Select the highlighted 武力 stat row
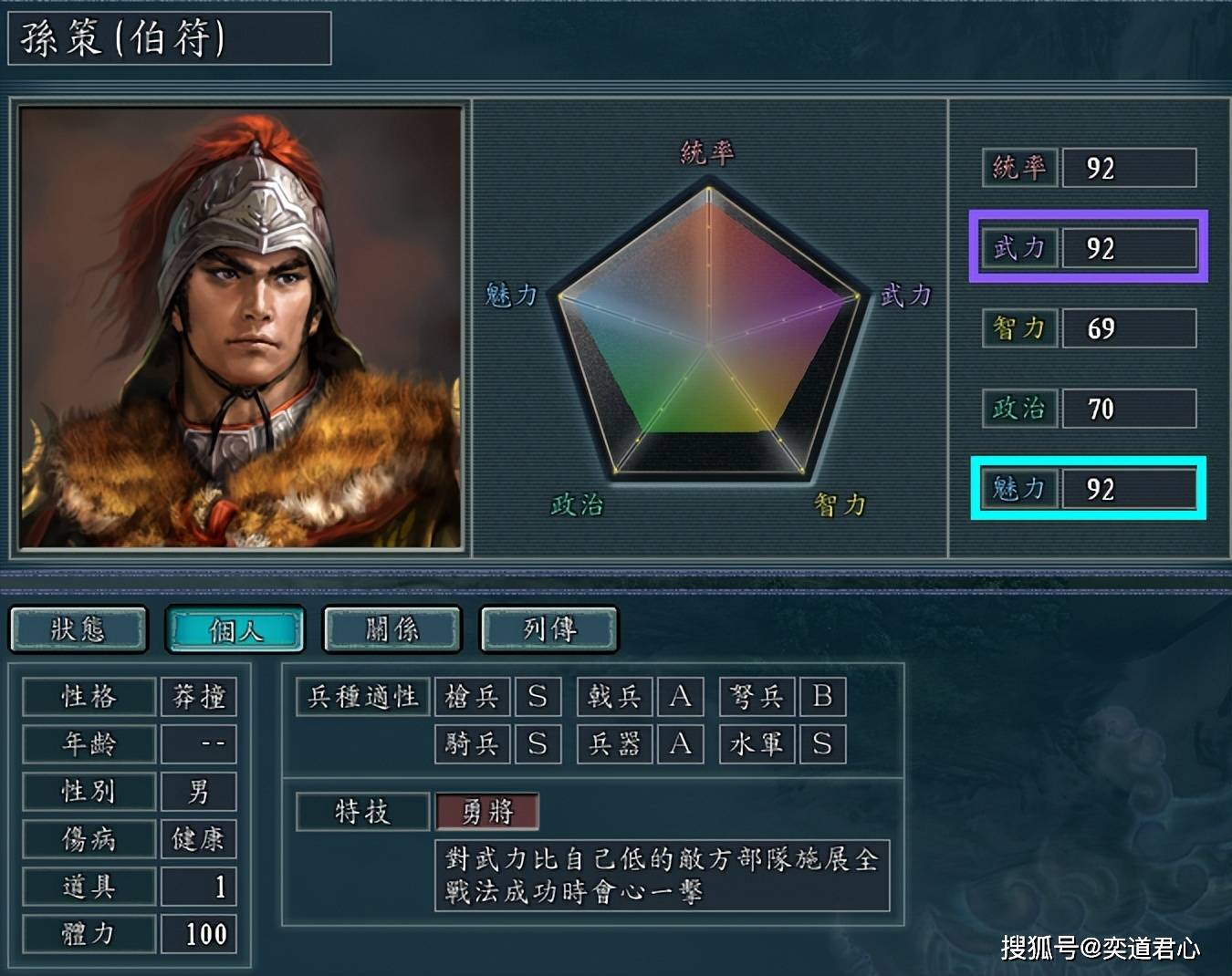The image size is (1232, 976). click(x=1088, y=247)
